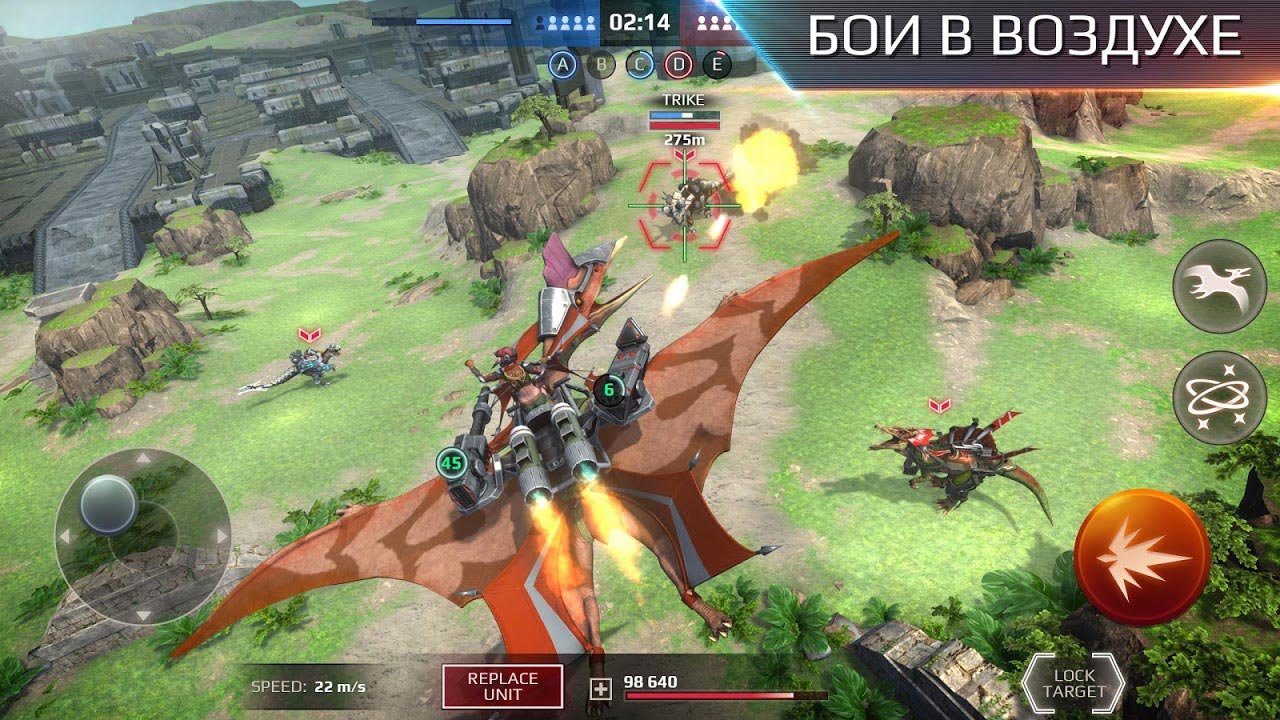Activate the LOCK TARGET button
1280x720 pixels.
[x=1074, y=684]
